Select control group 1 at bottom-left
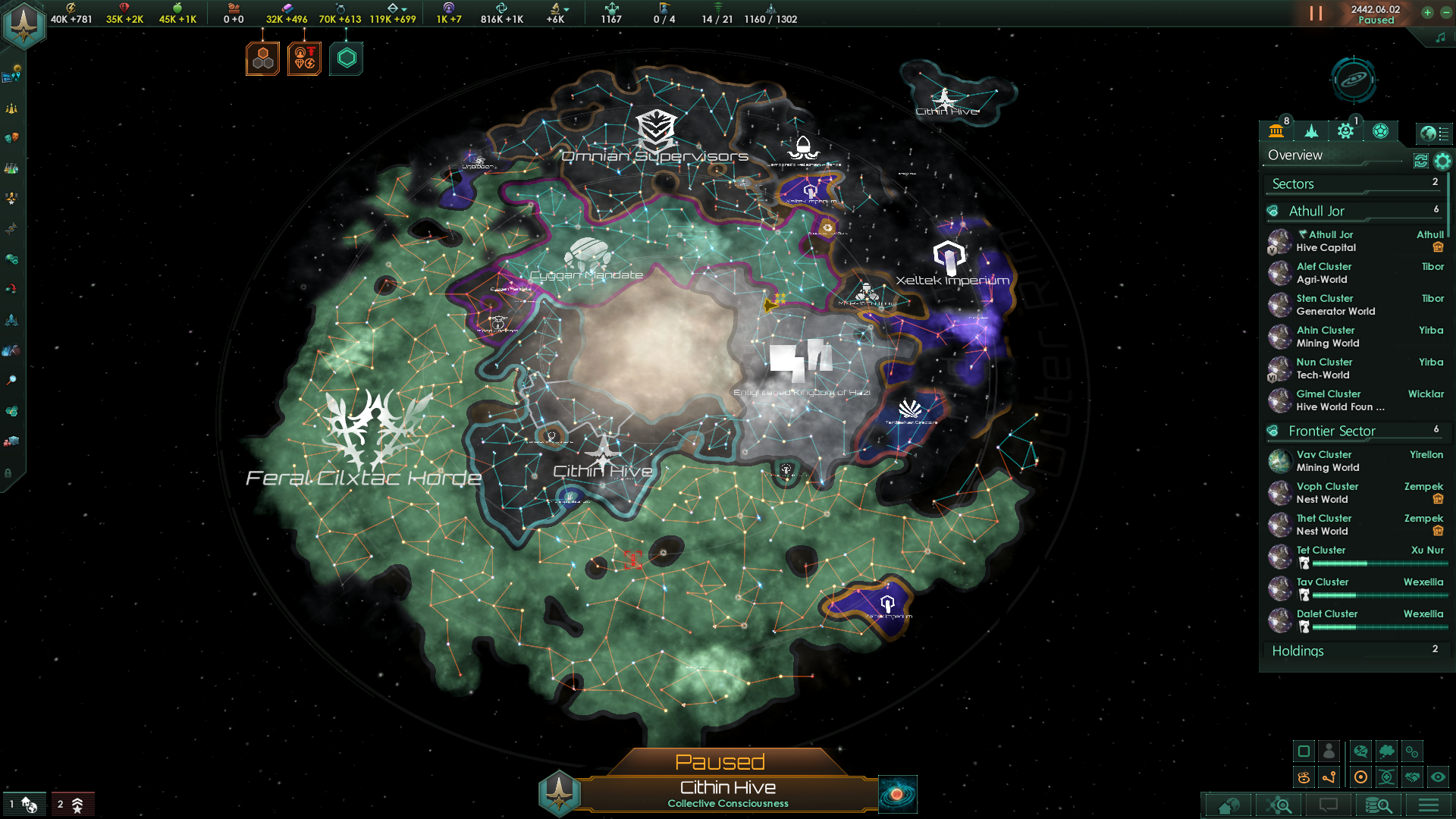 click(x=23, y=805)
